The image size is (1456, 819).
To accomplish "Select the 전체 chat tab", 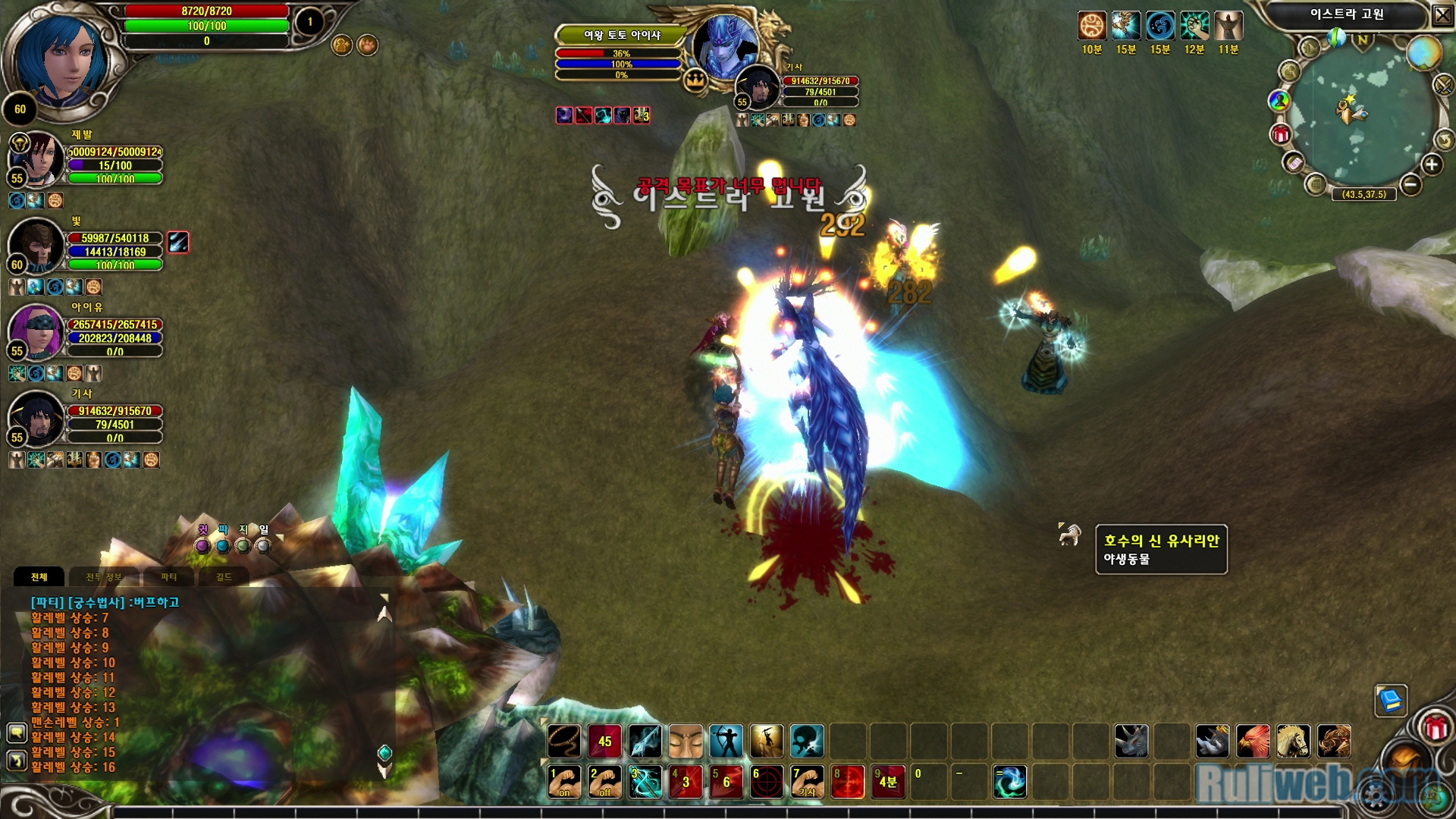I will pos(39,577).
